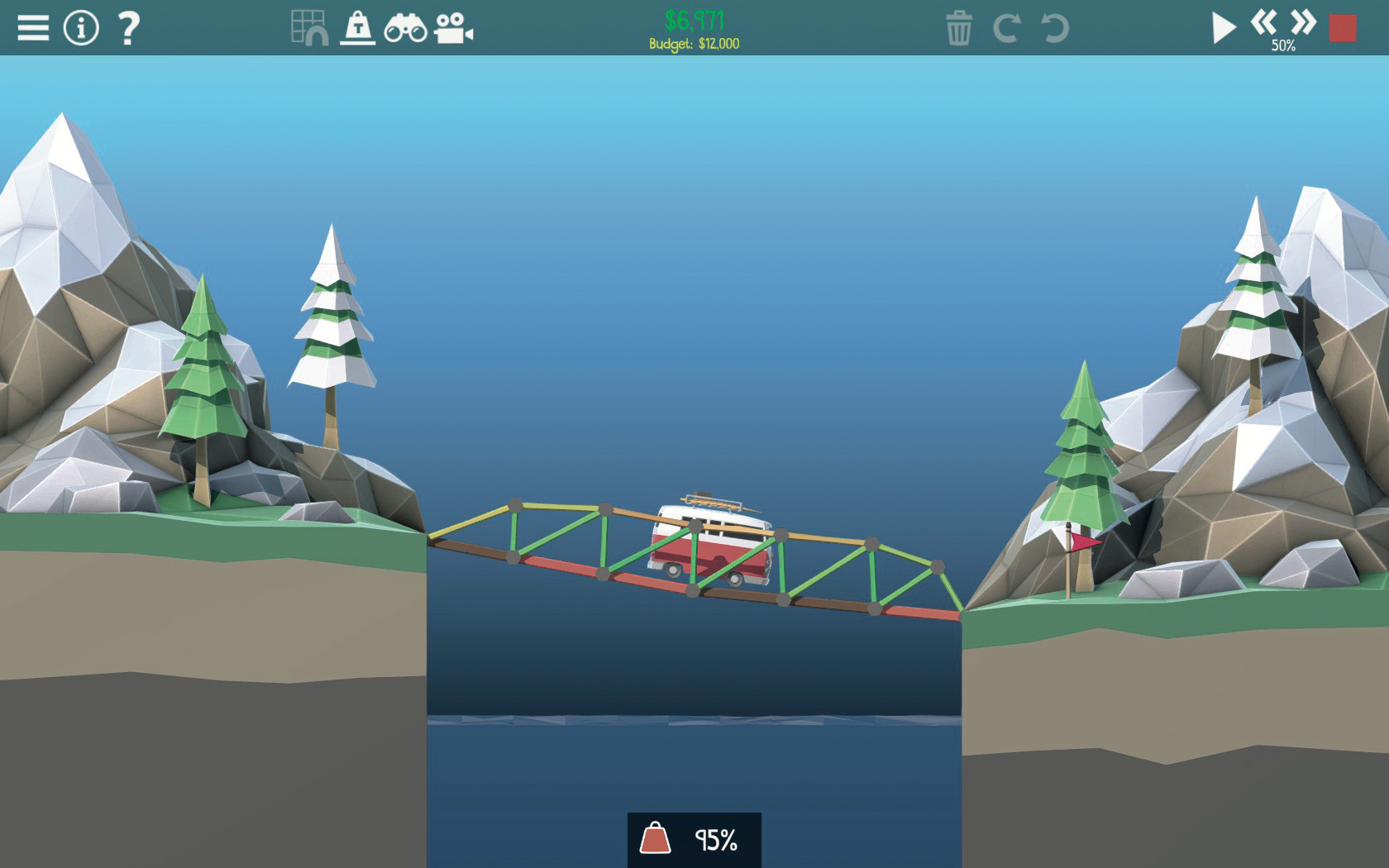
Task: Click the trash can delete icon
Action: click(x=959, y=28)
